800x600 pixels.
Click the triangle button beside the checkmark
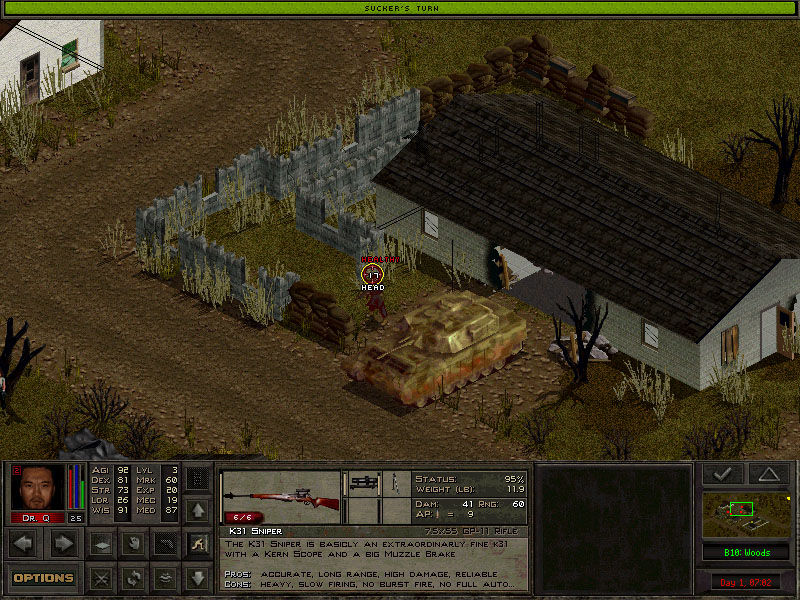pos(768,475)
